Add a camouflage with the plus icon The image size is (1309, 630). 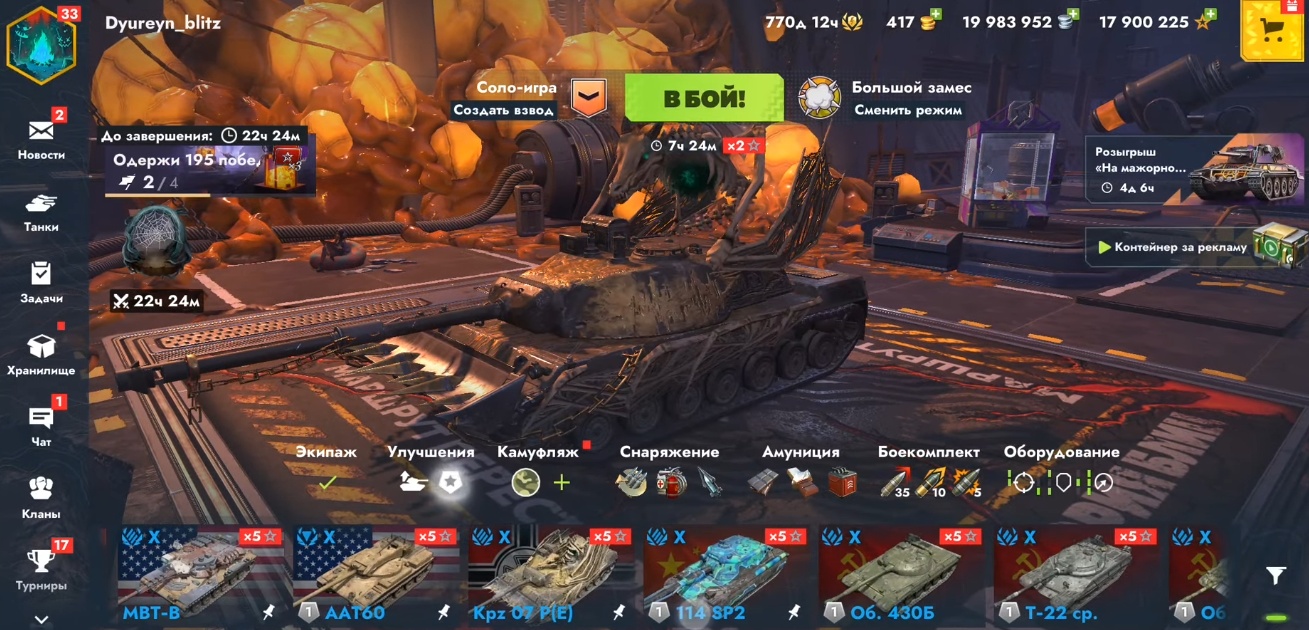point(562,483)
